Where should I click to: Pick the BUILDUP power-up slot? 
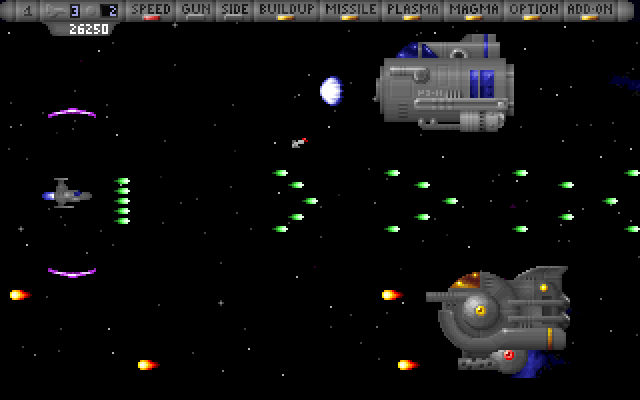285,10
